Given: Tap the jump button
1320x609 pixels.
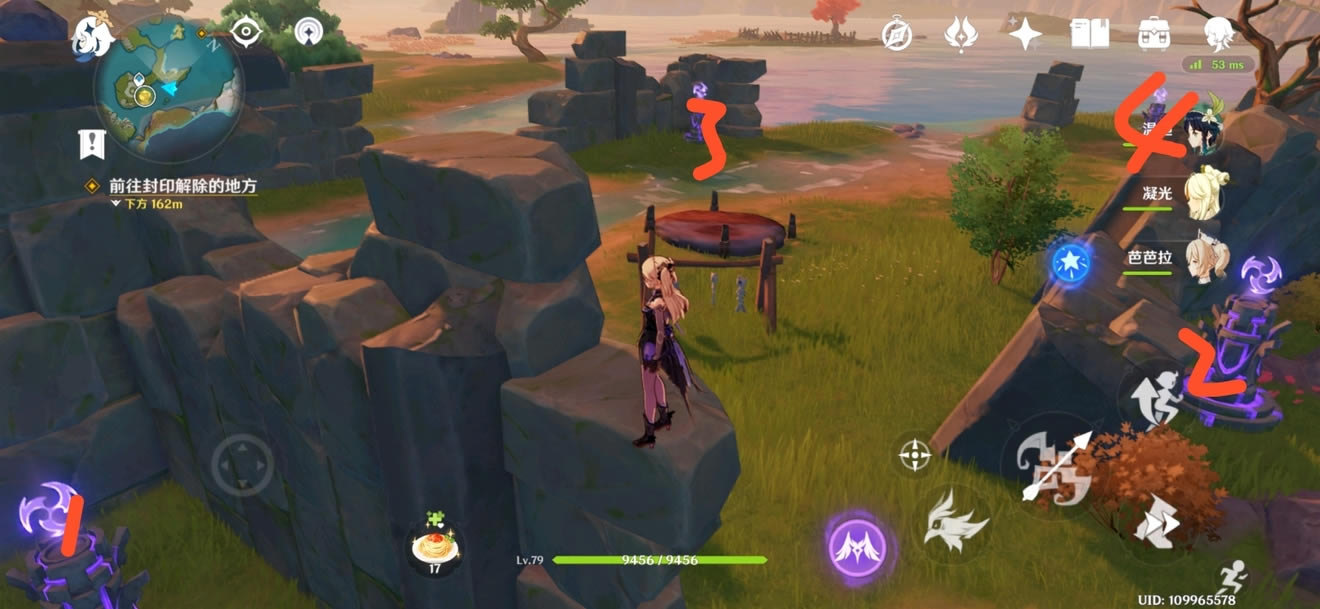Looking at the screenshot, I should 1155,397.
